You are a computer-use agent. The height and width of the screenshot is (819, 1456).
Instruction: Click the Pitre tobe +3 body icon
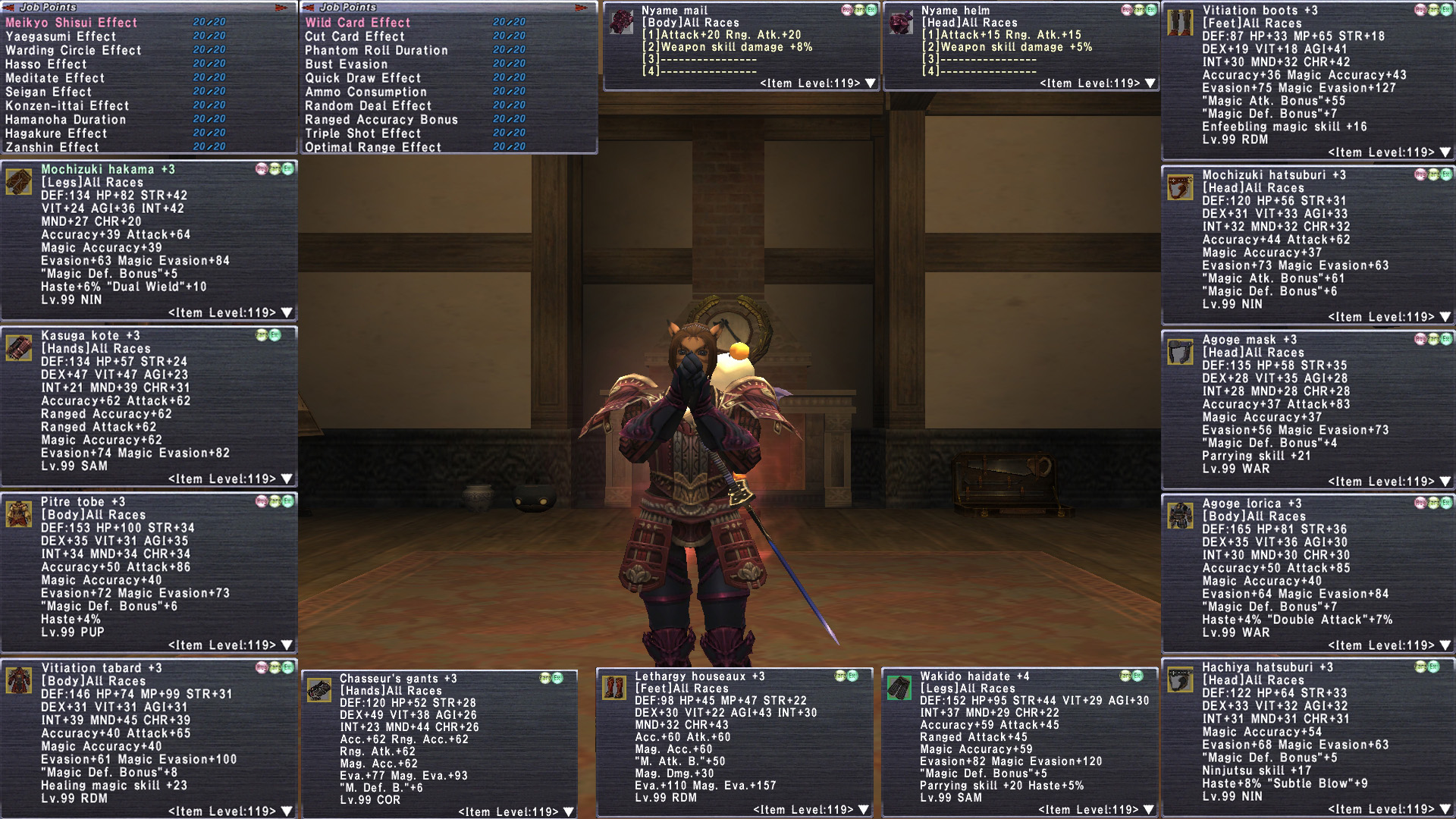click(x=19, y=515)
